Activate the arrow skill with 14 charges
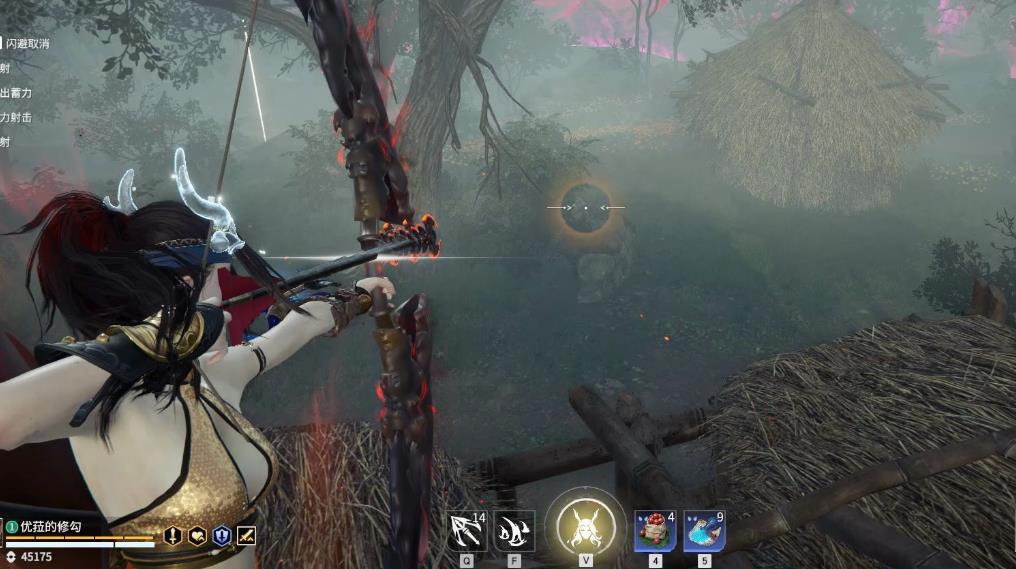The image size is (1016, 569). (467, 531)
